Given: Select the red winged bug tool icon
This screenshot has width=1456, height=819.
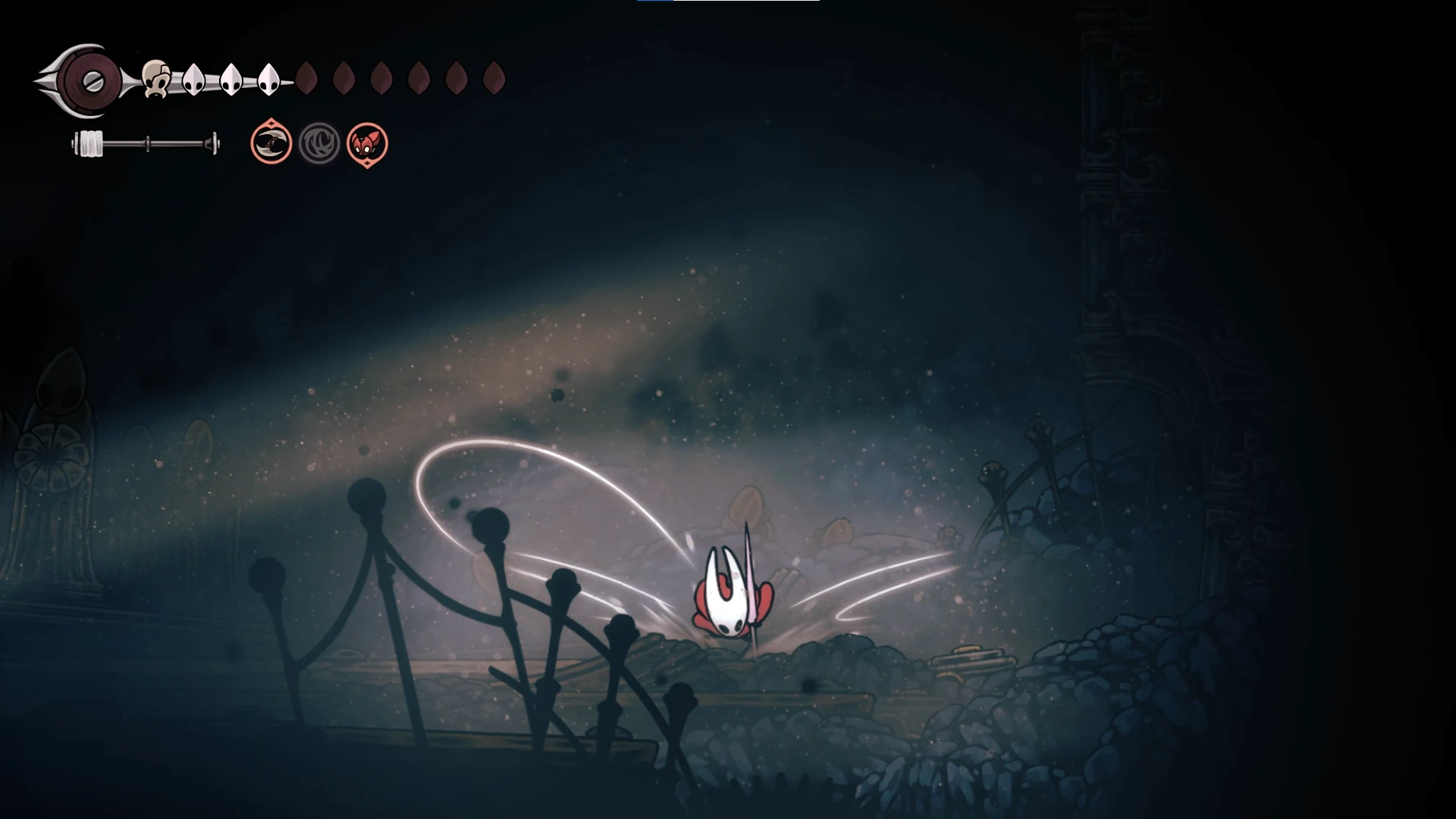Looking at the screenshot, I should click(x=367, y=143).
